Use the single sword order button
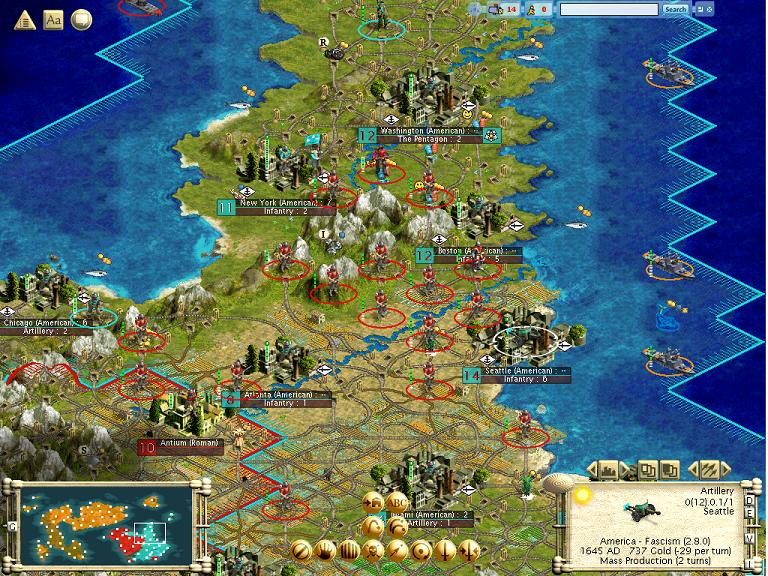Image resolution: width=768 pixels, height=576 pixels. point(446,550)
